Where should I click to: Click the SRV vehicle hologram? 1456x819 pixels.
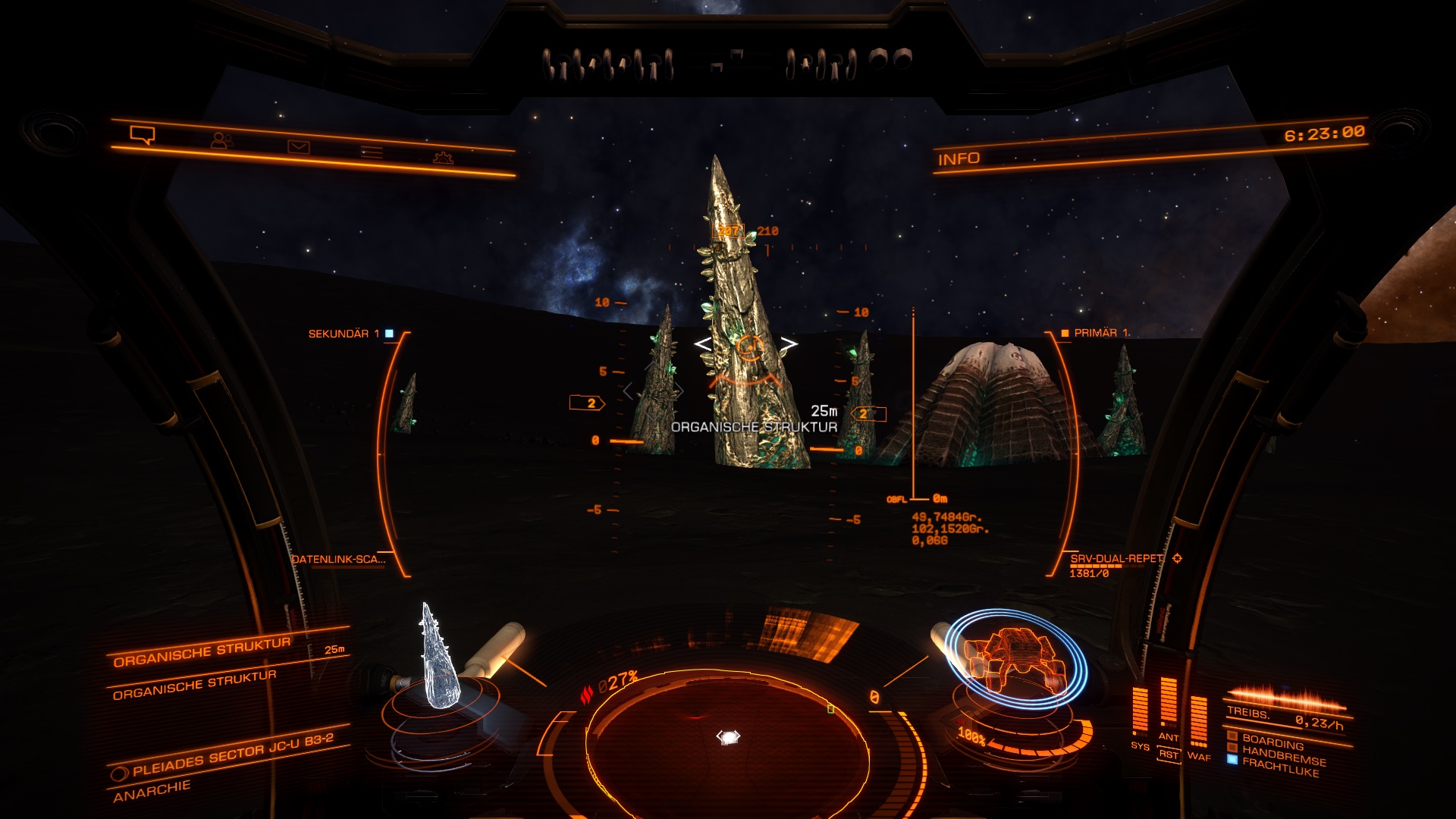(1016, 660)
